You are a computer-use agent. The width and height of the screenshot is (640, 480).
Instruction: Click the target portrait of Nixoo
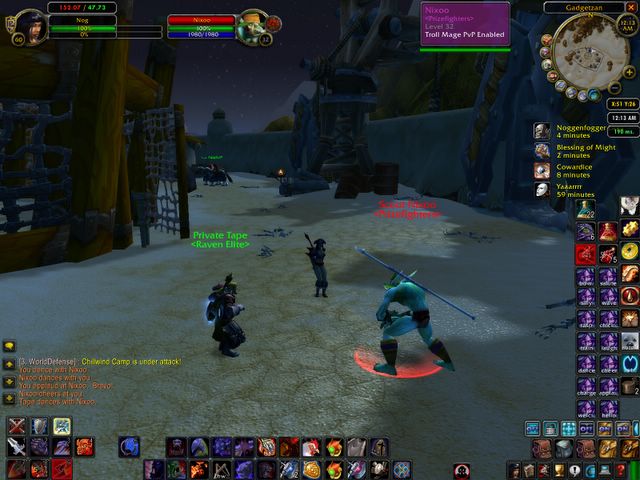coord(252,25)
